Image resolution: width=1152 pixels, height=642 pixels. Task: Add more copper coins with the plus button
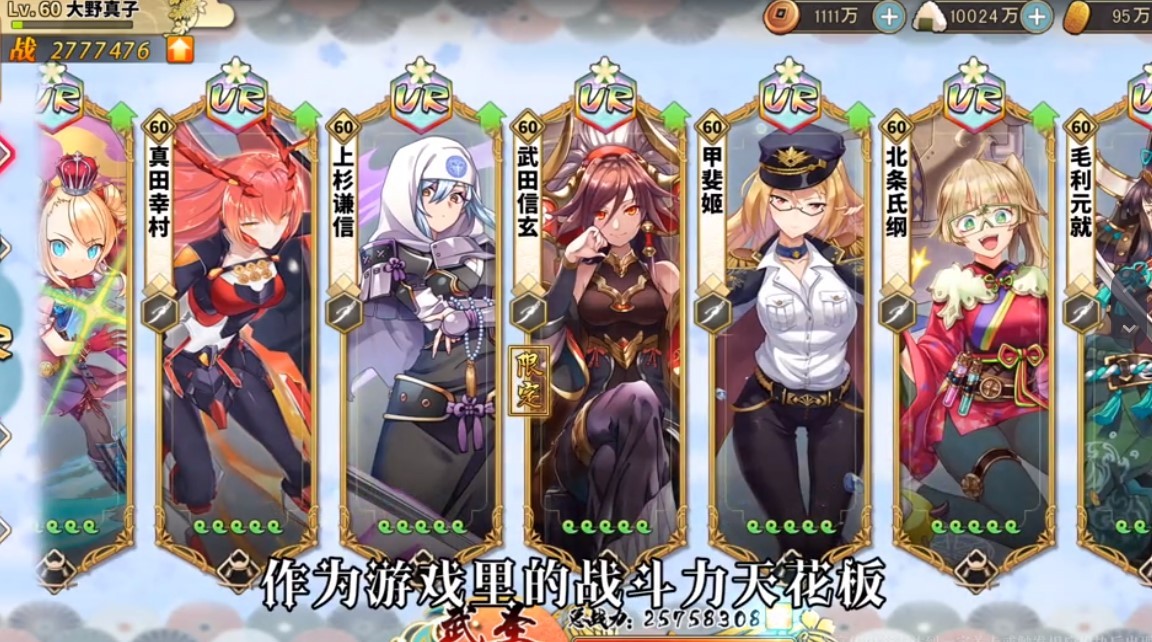click(889, 16)
